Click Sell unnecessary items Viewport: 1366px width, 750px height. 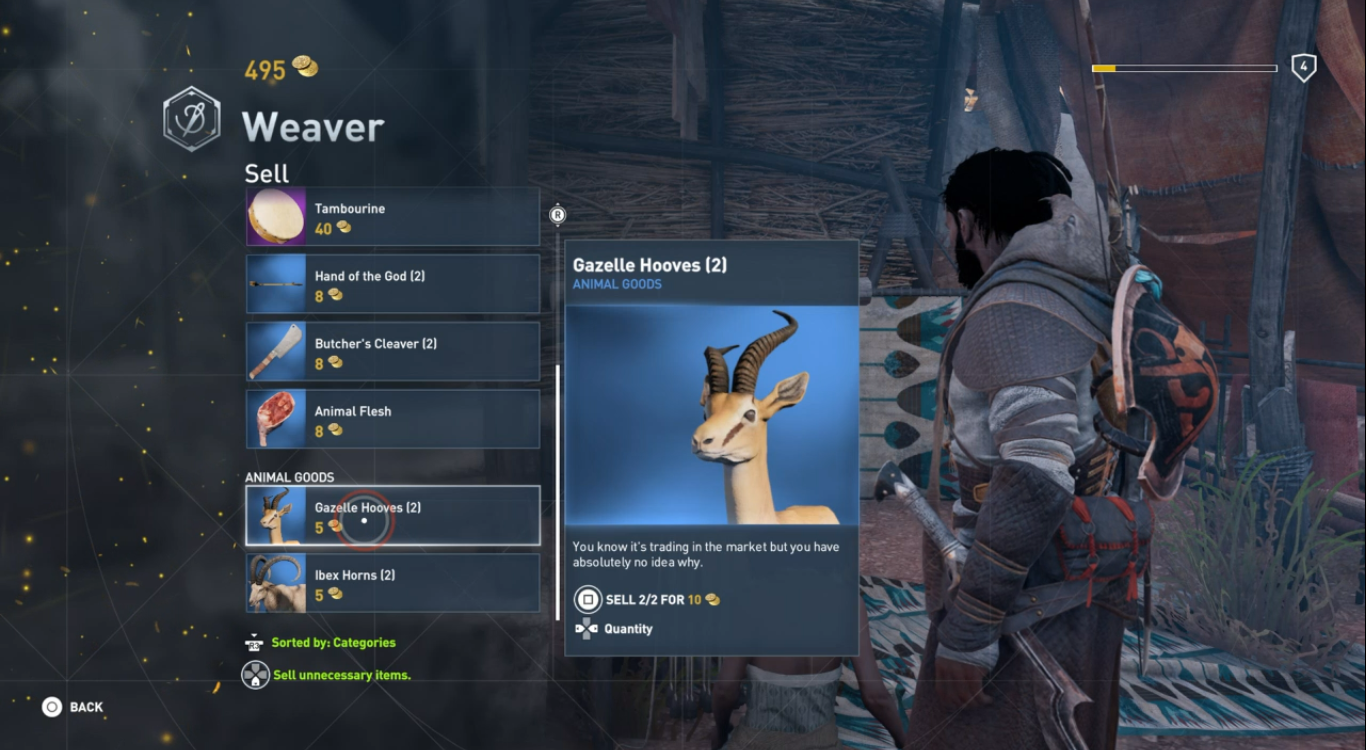tap(341, 675)
